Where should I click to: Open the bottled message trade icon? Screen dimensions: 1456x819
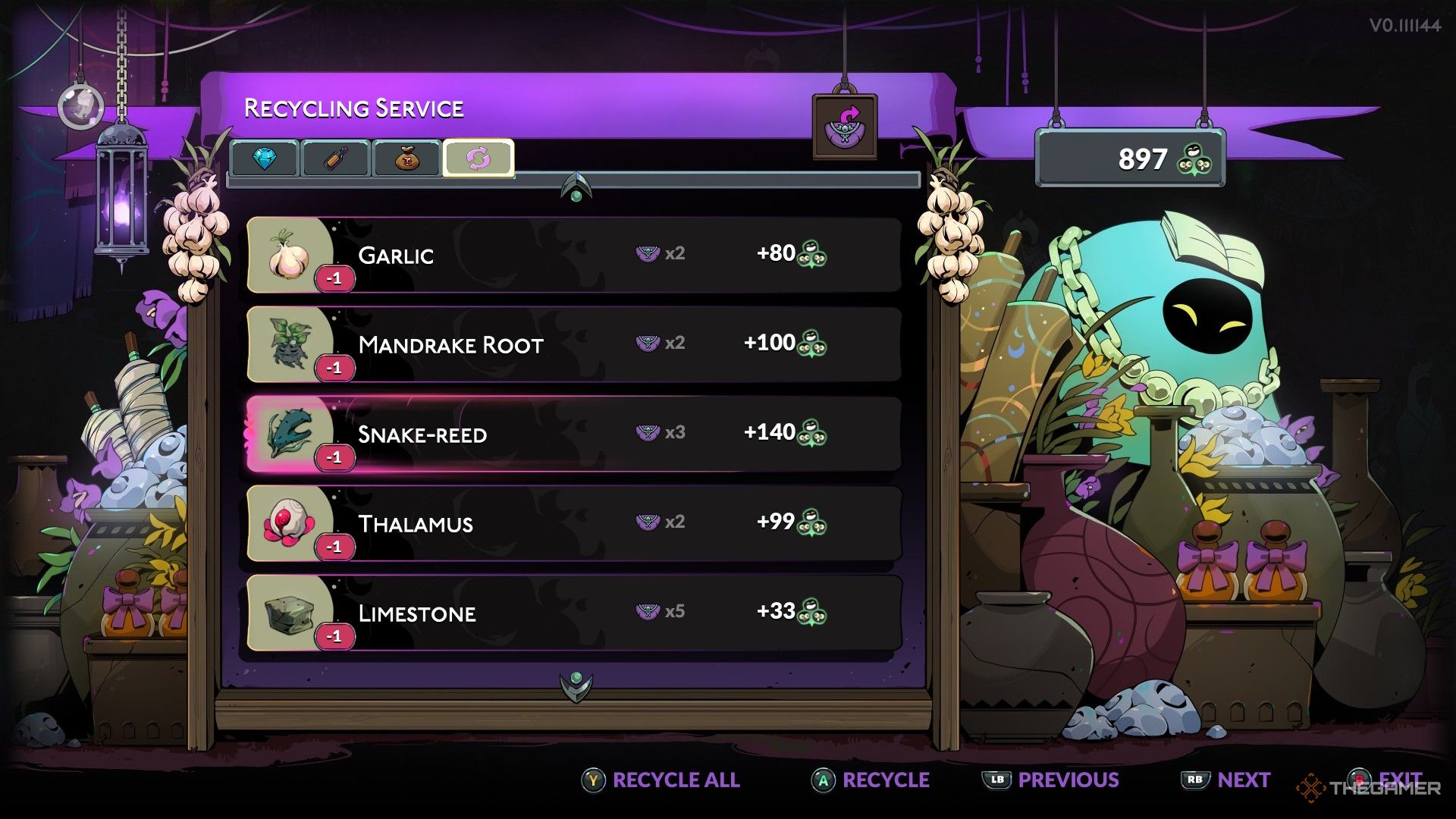(x=334, y=158)
